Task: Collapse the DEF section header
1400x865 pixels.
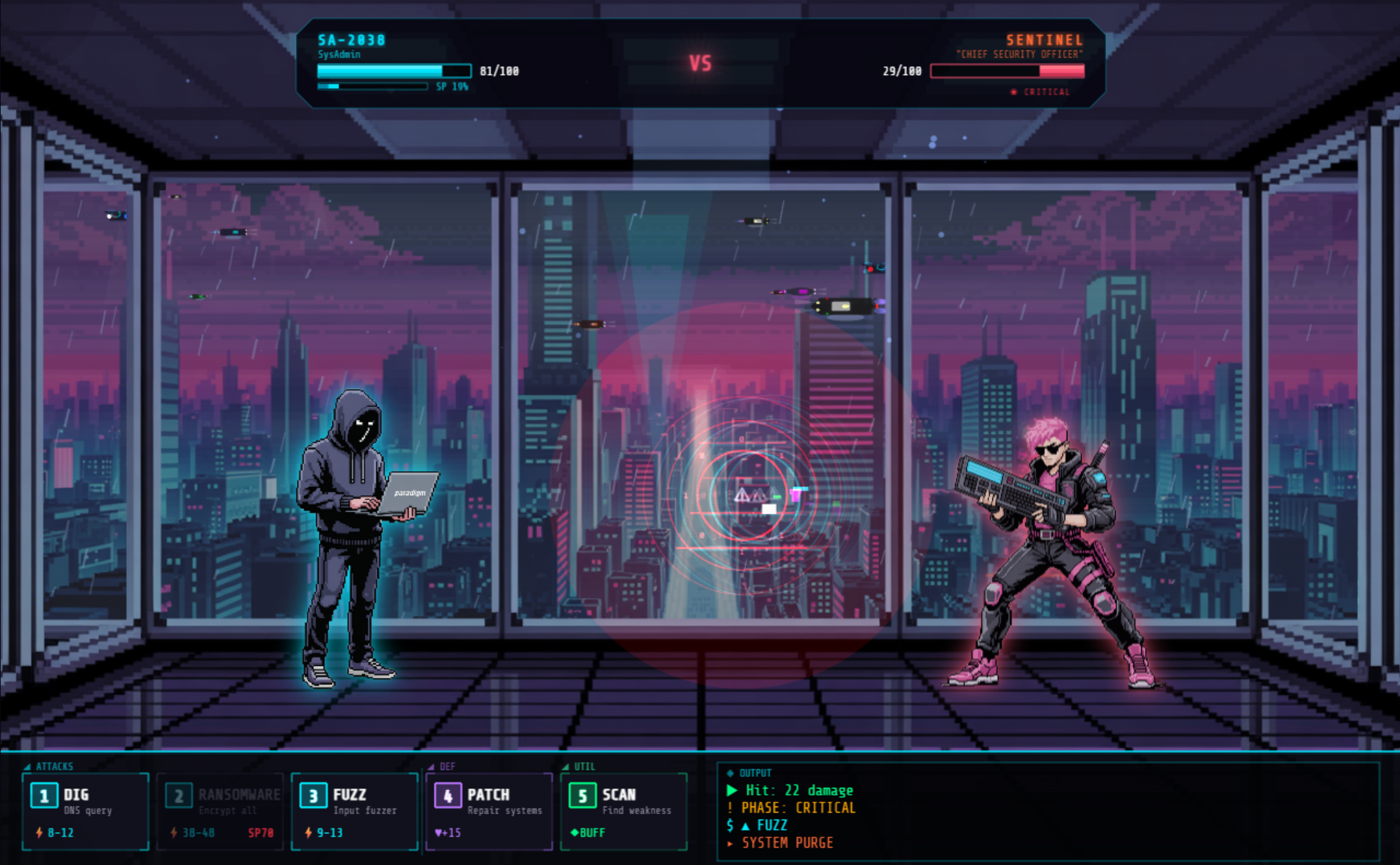Action: [444, 765]
